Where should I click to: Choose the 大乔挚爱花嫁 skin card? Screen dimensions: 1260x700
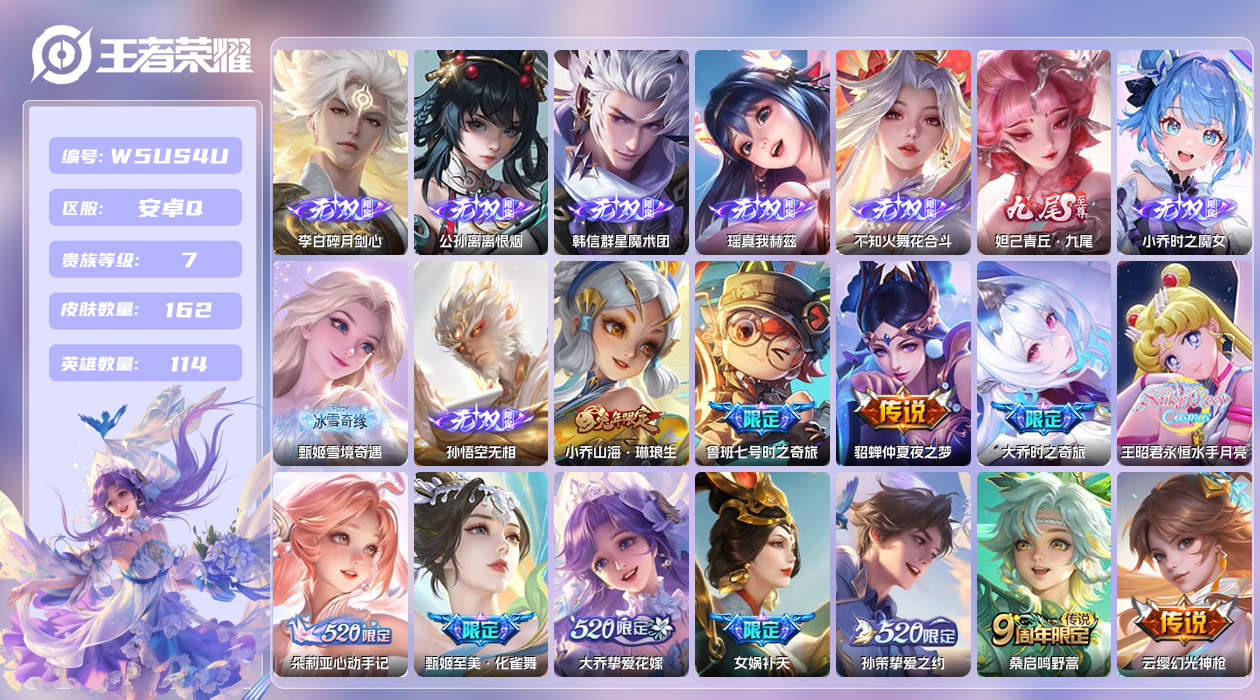[x=621, y=574]
